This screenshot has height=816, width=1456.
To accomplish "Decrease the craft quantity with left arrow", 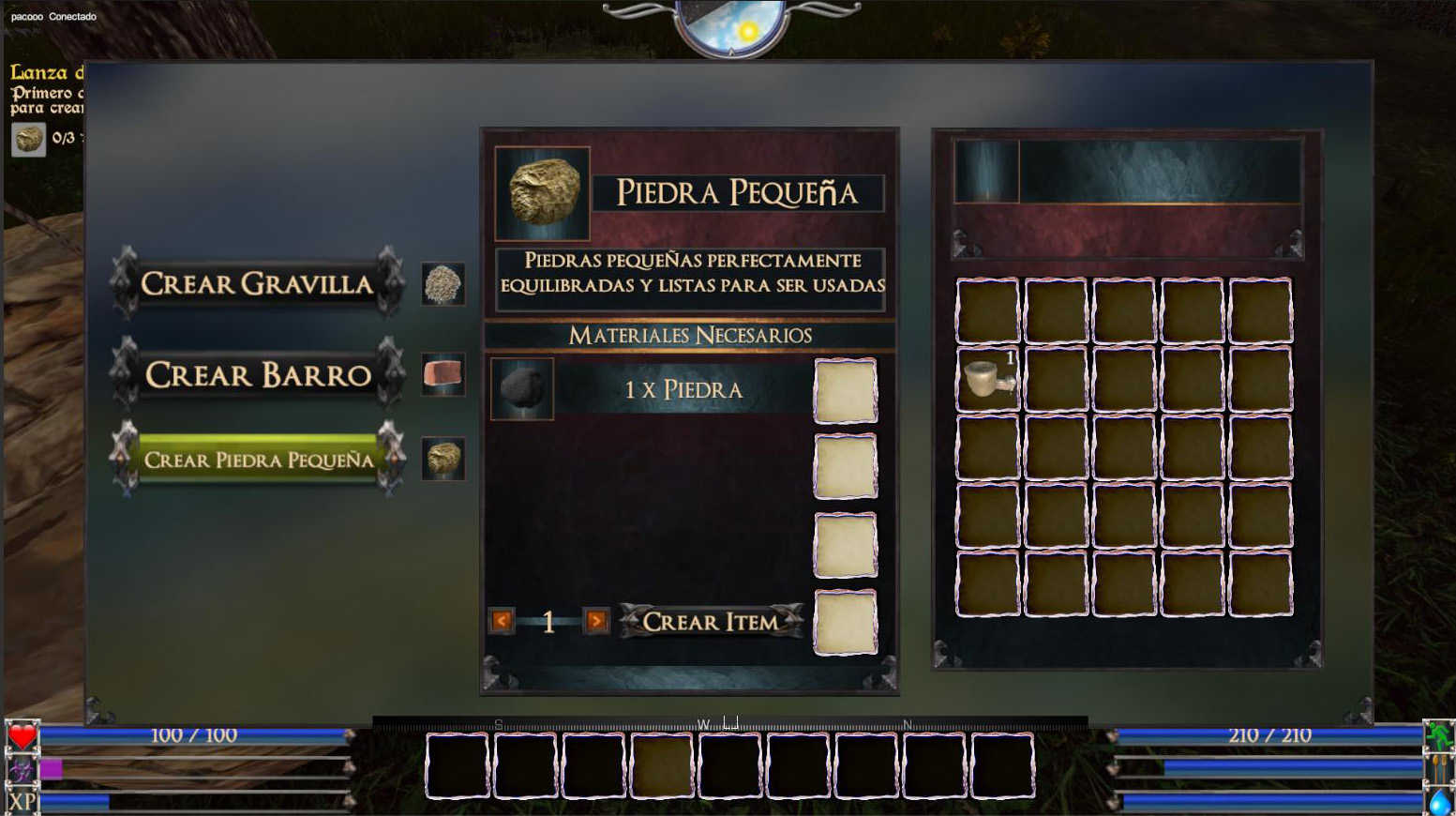I will click(x=502, y=621).
